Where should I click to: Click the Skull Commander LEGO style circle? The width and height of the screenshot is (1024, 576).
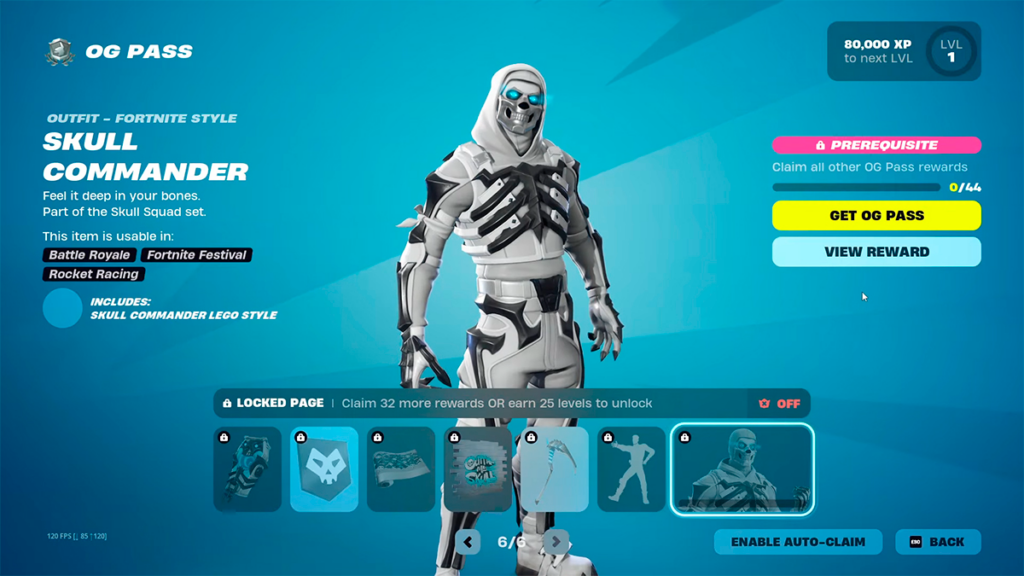click(x=62, y=308)
